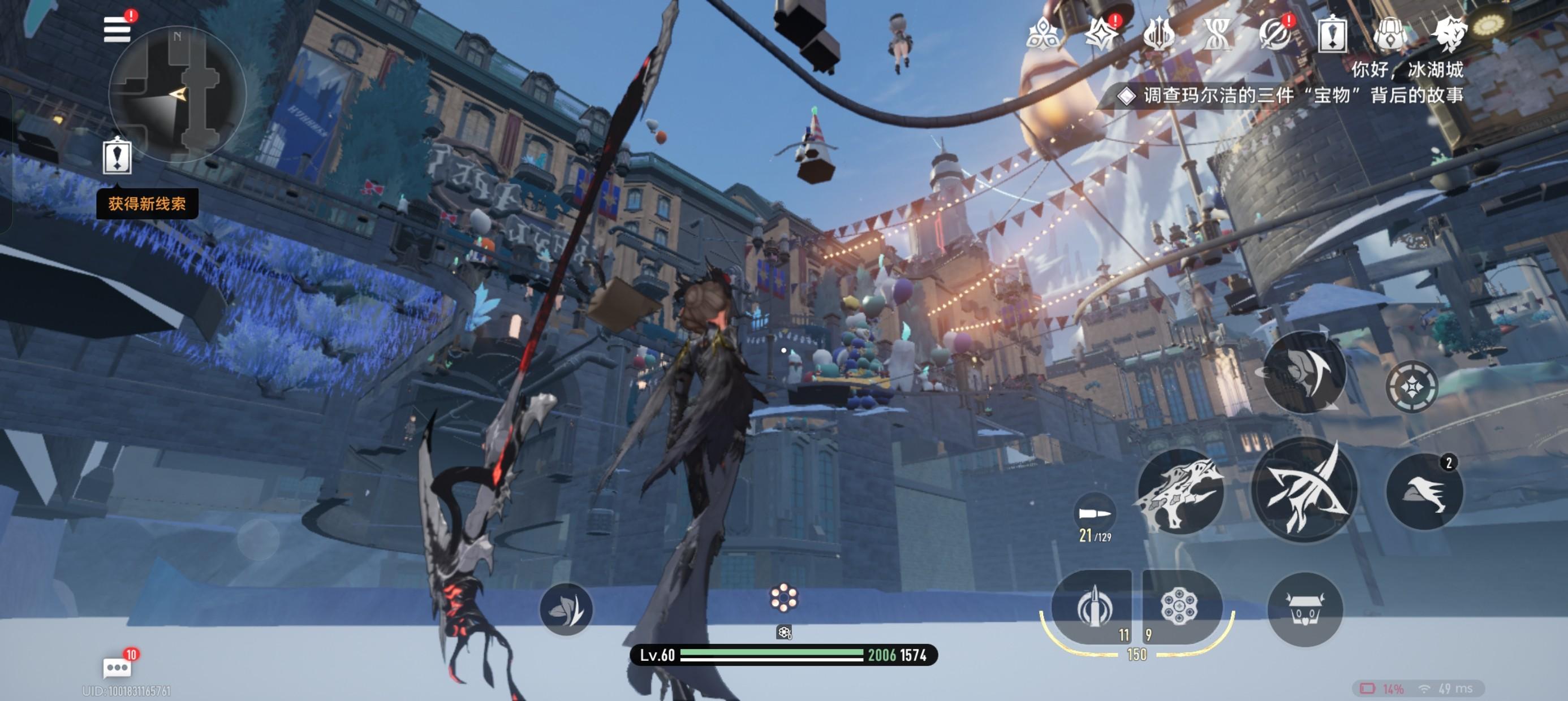Activate the swirling helmet skill

pyautogui.click(x=1304, y=373)
